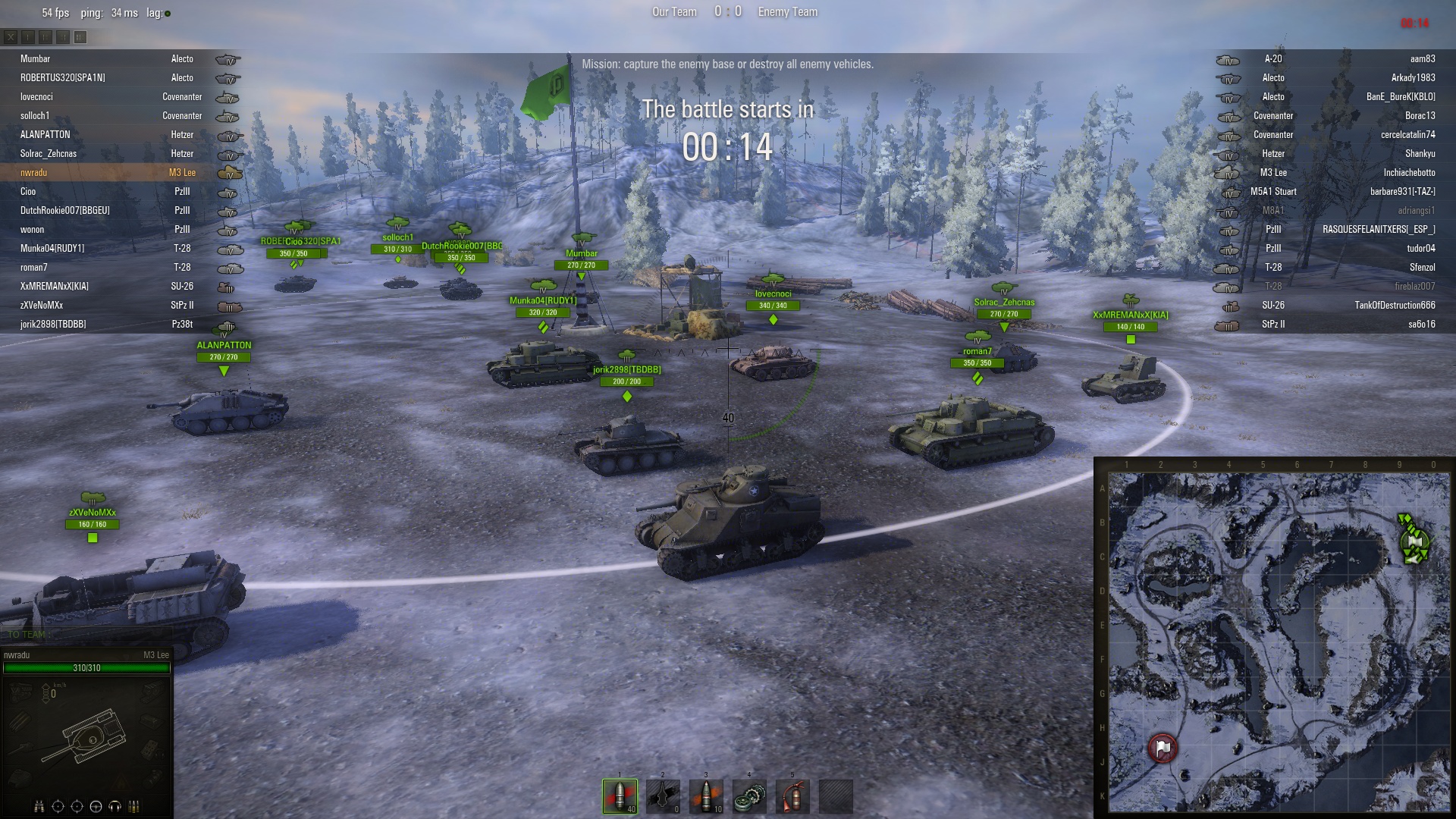Screen dimensions: 1456x819
Task: Select enemy player aam83 in the A-20
Action: [x=1422, y=59]
